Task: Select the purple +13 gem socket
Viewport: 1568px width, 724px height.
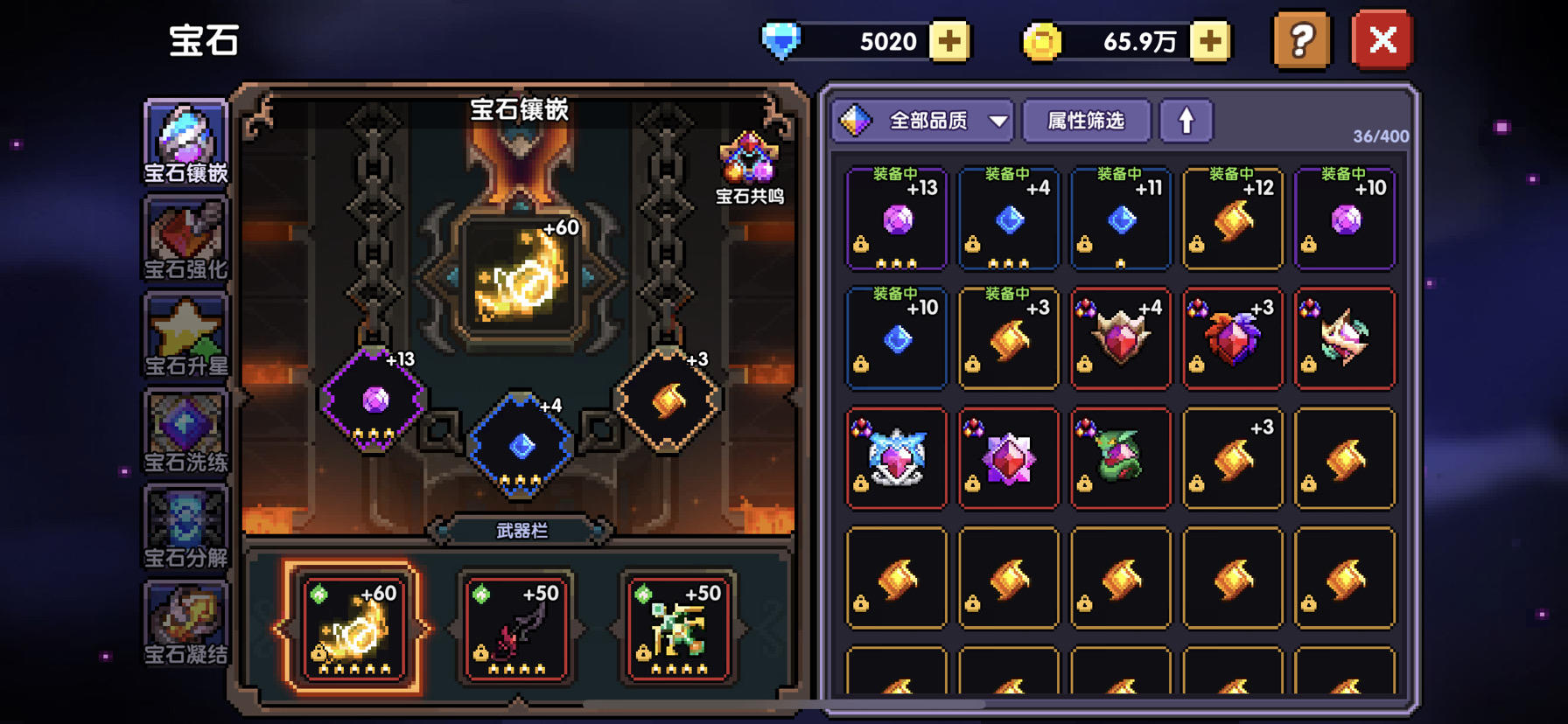Action: [x=374, y=400]
